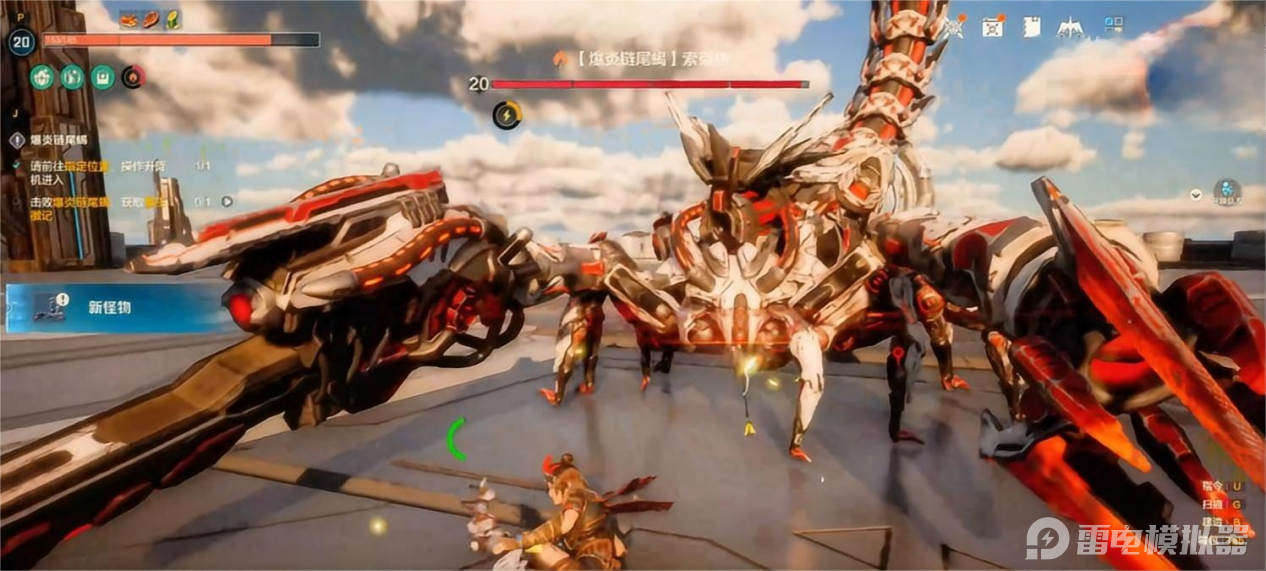Use the corn food item
This screenshot has height=571, width=1266.
tap(173, 19)
